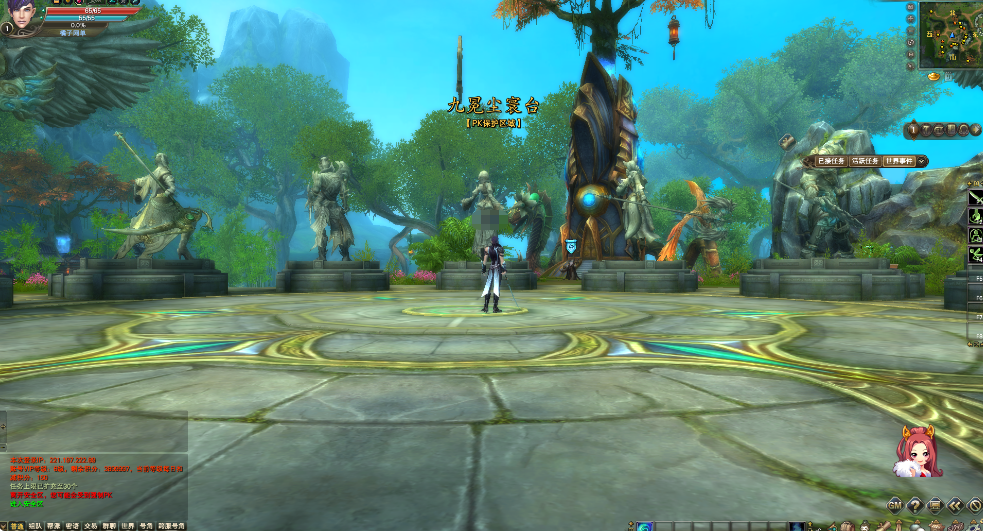Switch to the 已接任务 quest tab
The height and width of the screenshot is (531, 983).
[831, 161]
